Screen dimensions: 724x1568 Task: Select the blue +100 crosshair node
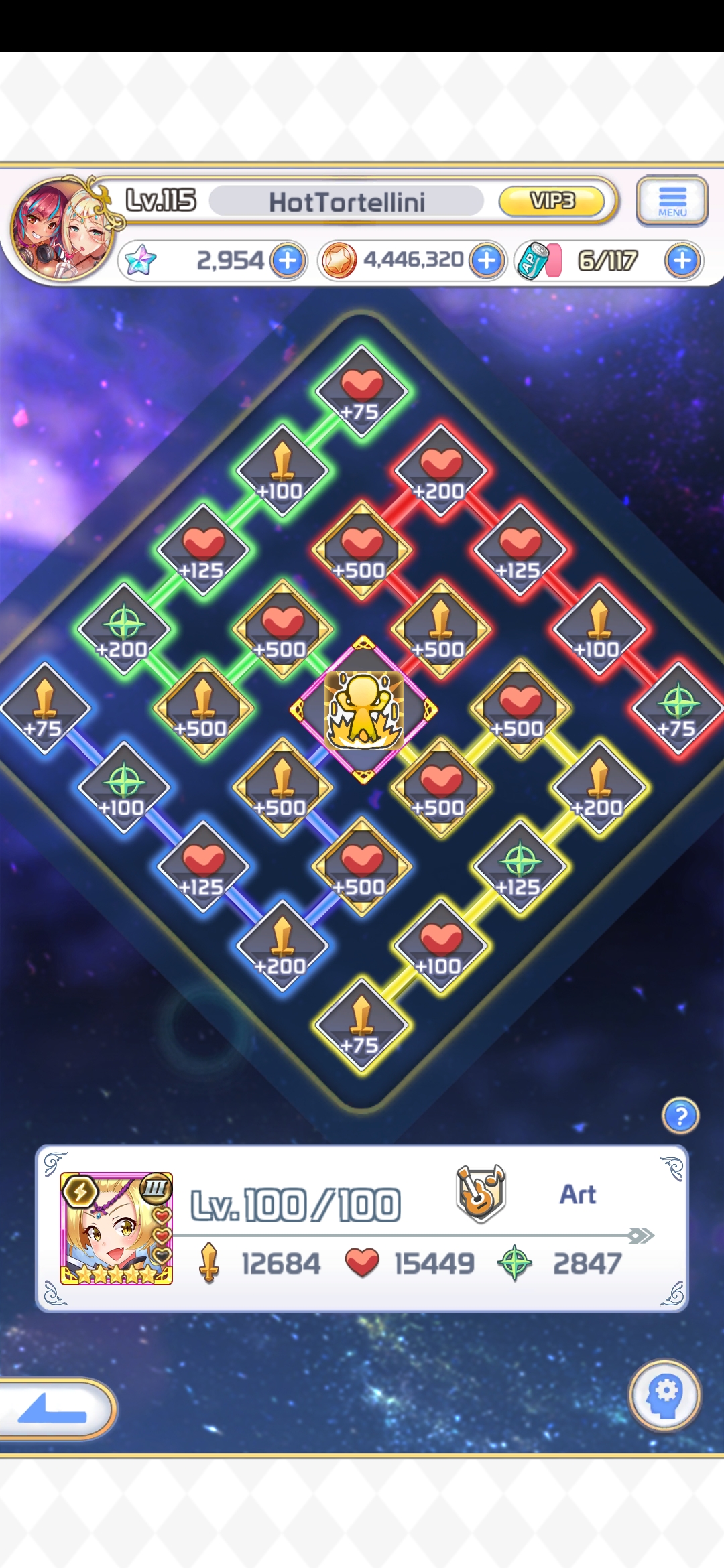[x=124, y=789]
